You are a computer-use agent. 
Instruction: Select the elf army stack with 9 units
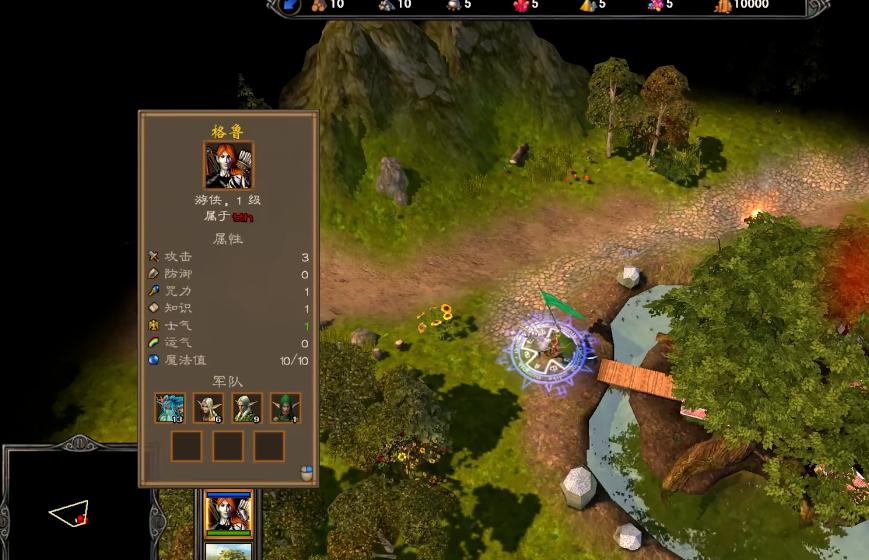click(x=247, y=407)
